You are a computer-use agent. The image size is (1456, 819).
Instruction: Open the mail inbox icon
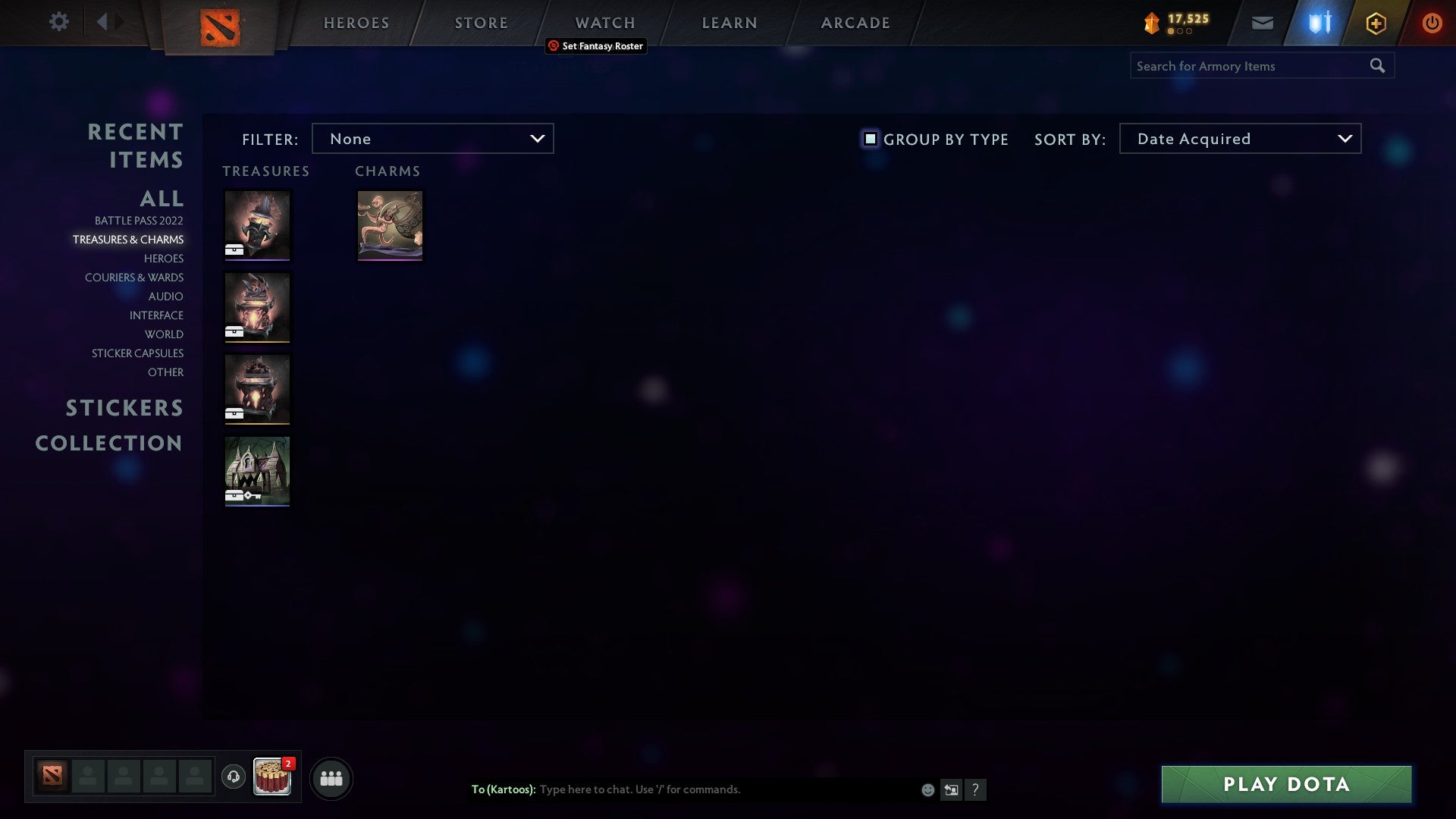tap(1262, 22)
